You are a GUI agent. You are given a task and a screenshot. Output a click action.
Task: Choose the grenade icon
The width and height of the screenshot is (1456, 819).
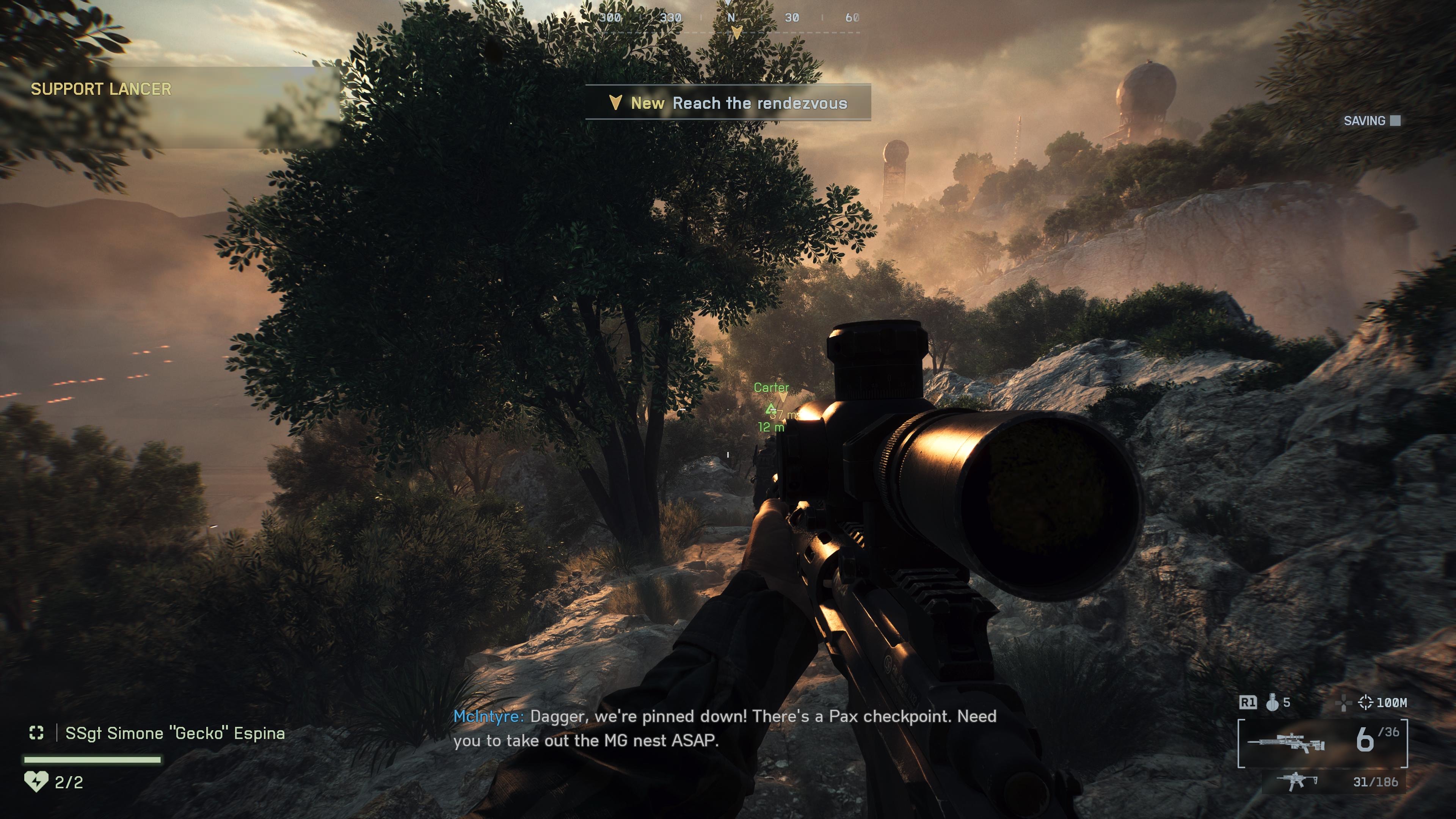1272,703
